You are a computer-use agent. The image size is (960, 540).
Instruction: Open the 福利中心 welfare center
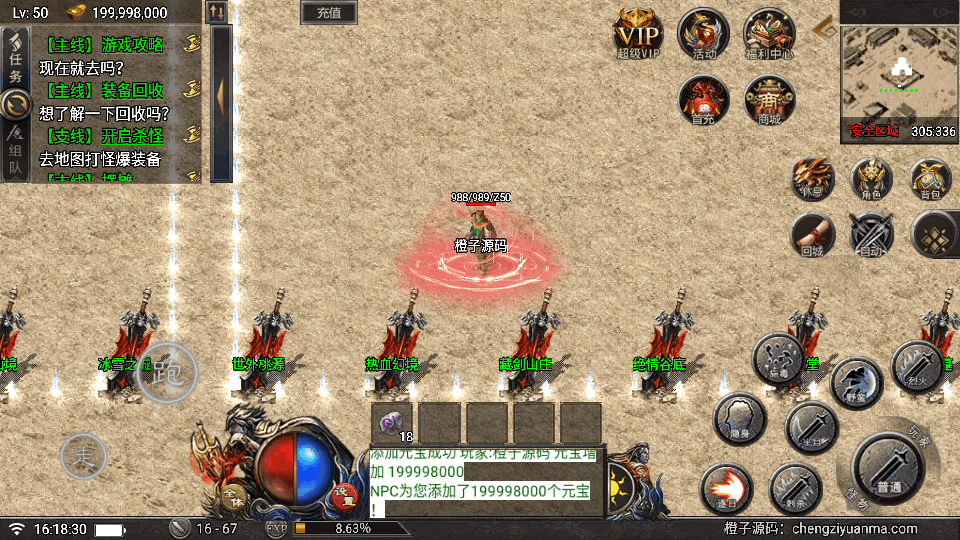(769, 35)
